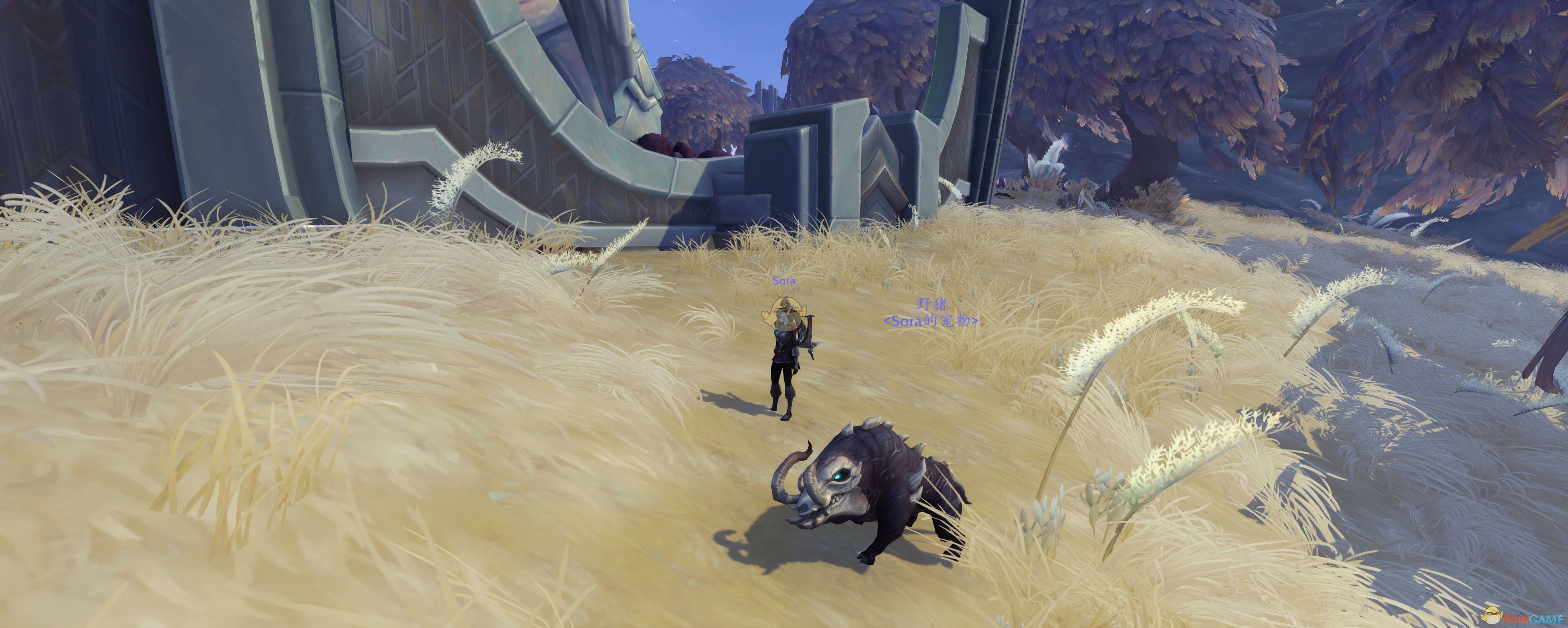Select the Sora player name label
The height and width of the screenshot is (628, 1568).
coord(784,281)
